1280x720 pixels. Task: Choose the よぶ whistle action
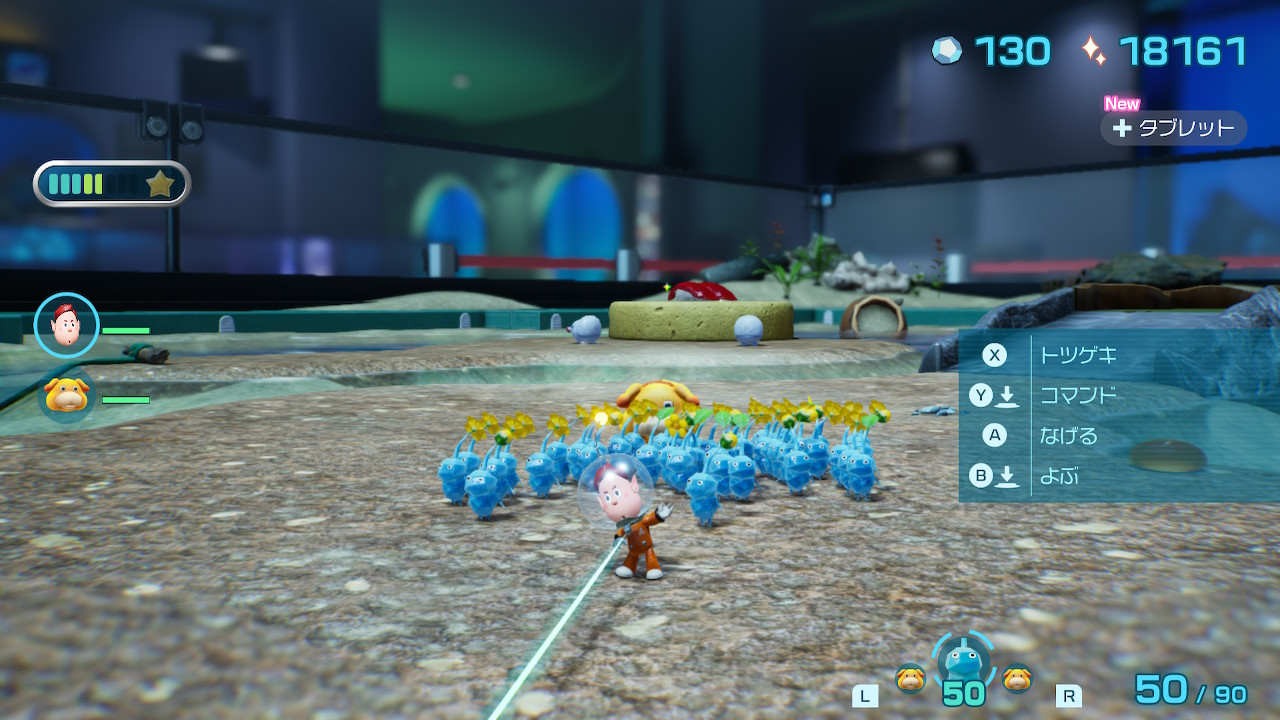point(1058,476)
